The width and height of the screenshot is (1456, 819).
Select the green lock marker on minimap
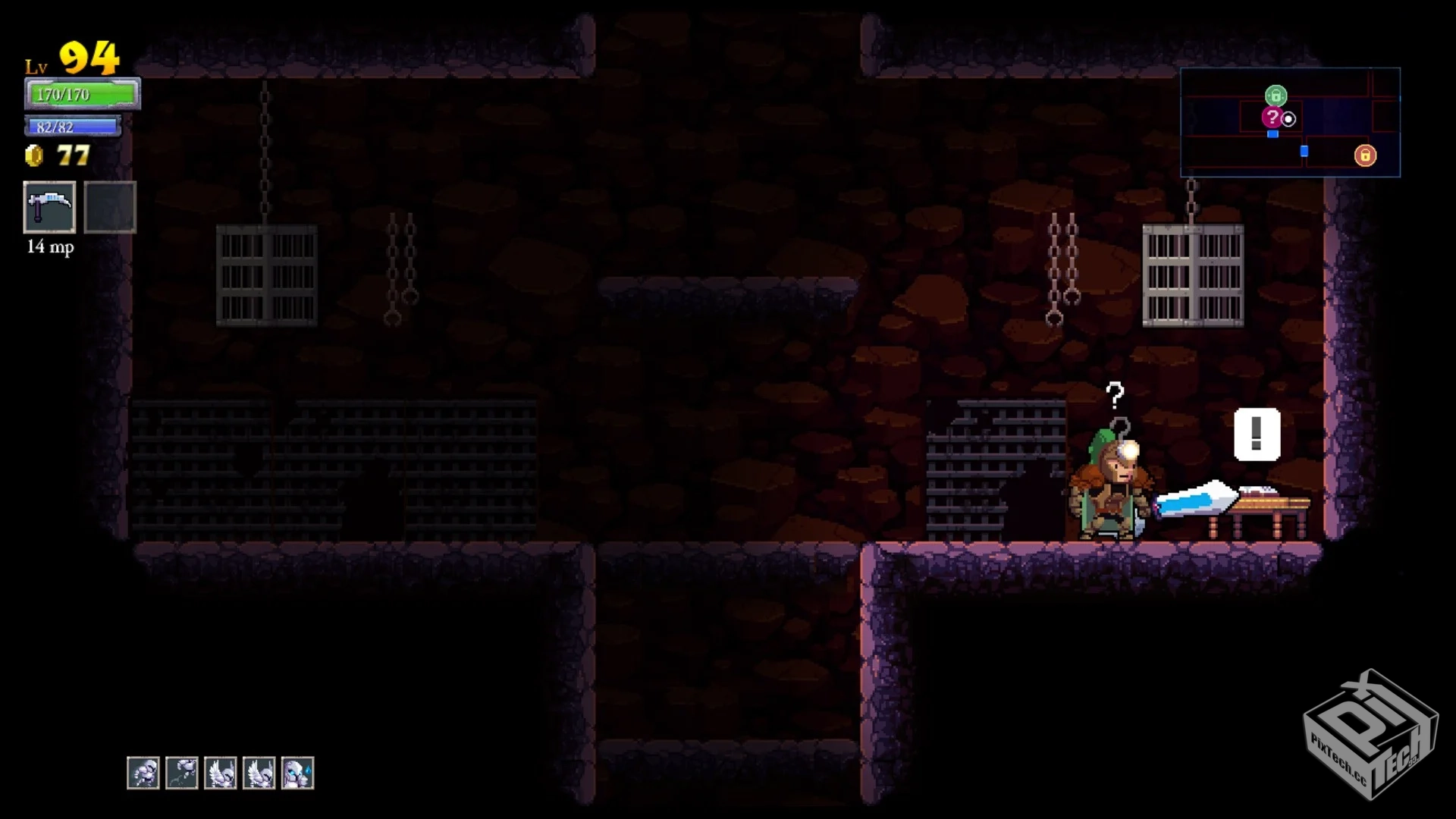1276,96
